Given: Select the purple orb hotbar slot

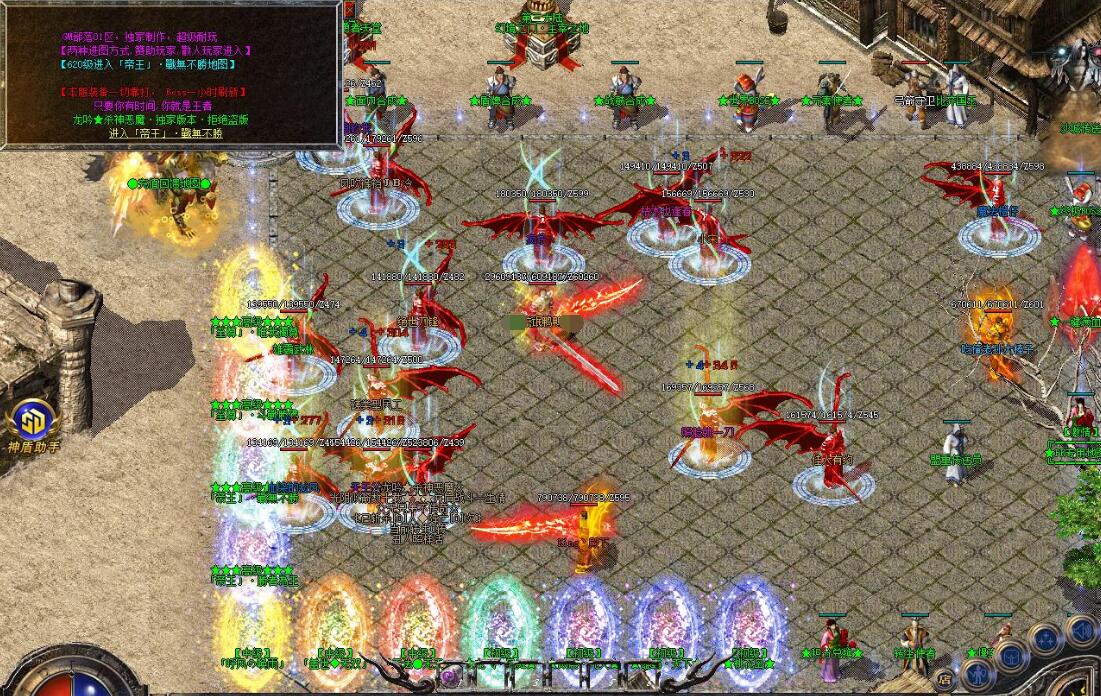Looking at the screenshot, I should [x=449, y=676].
